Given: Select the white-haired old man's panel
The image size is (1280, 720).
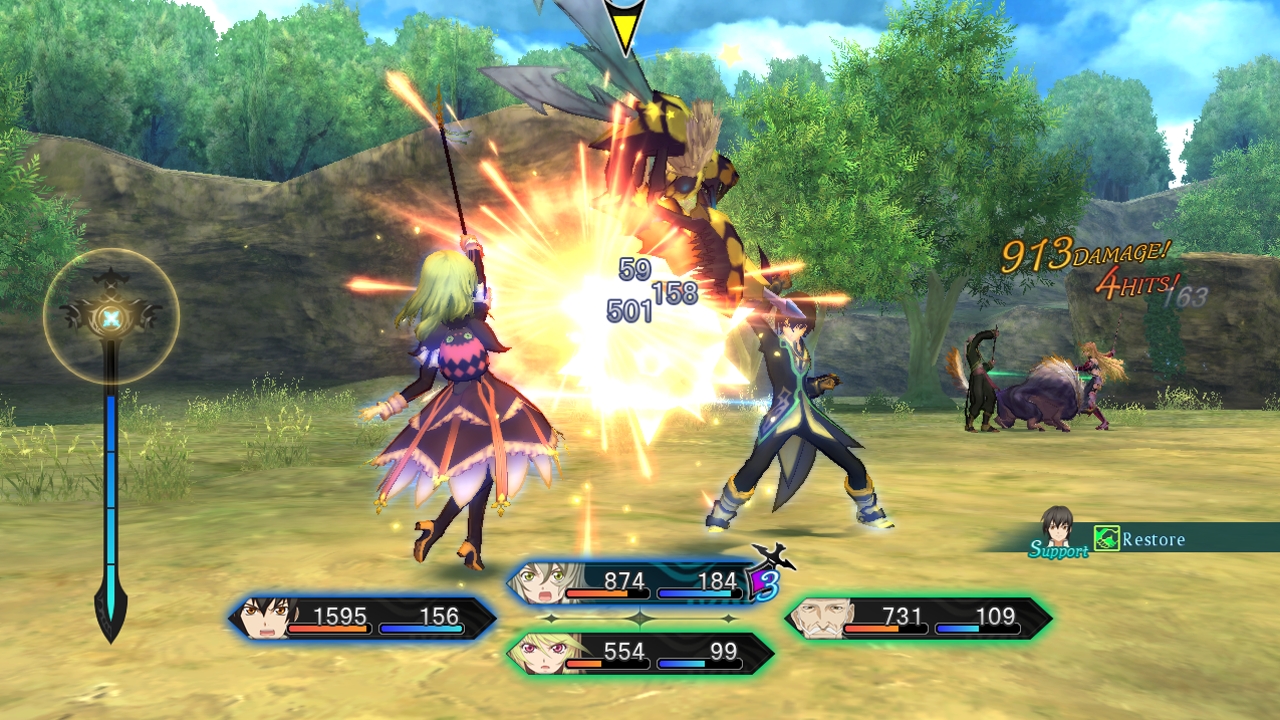Looking at the screenshot, I should (x=918, y=618).
